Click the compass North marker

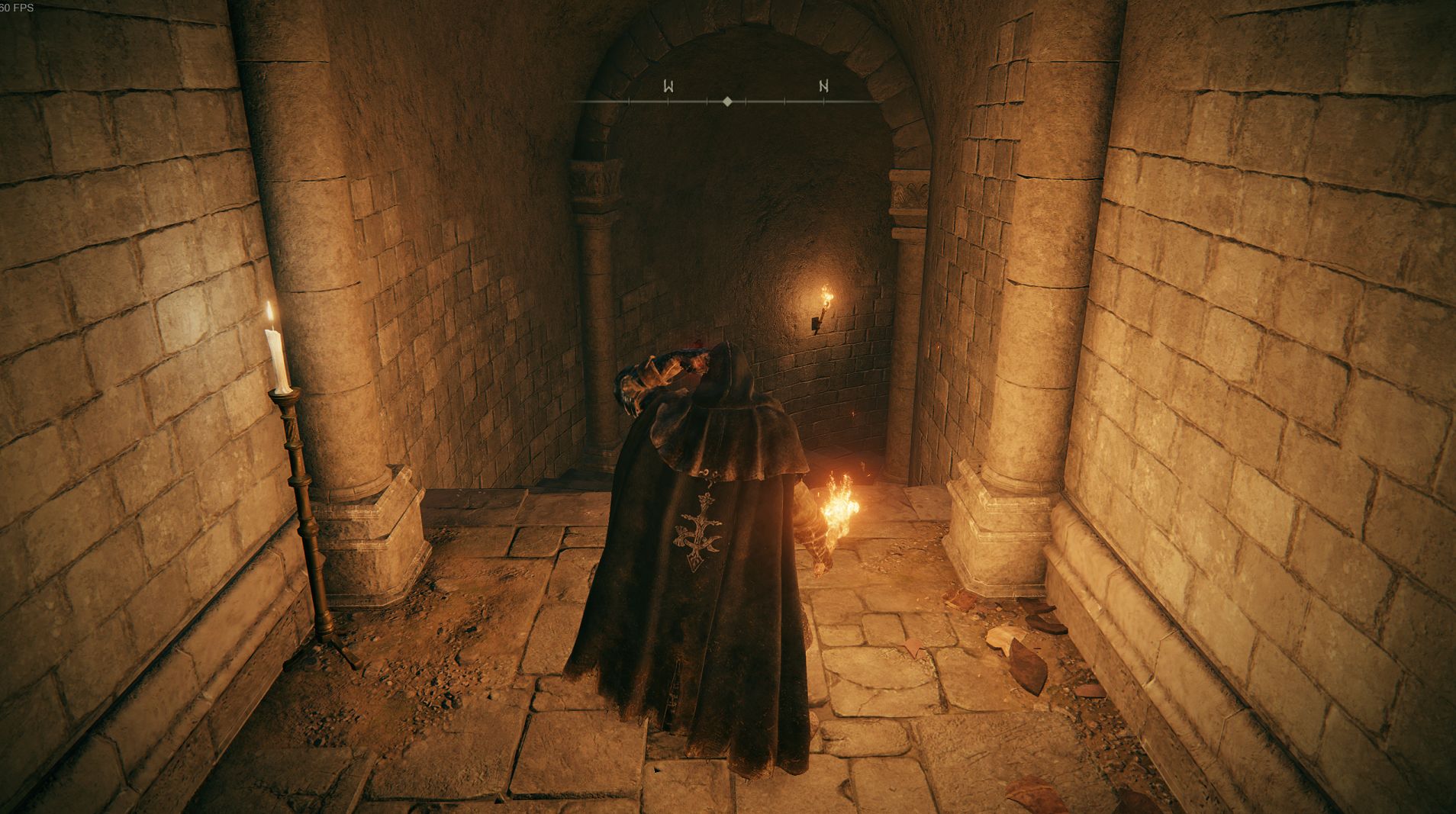pyautogui.click(x=823, y=86)
